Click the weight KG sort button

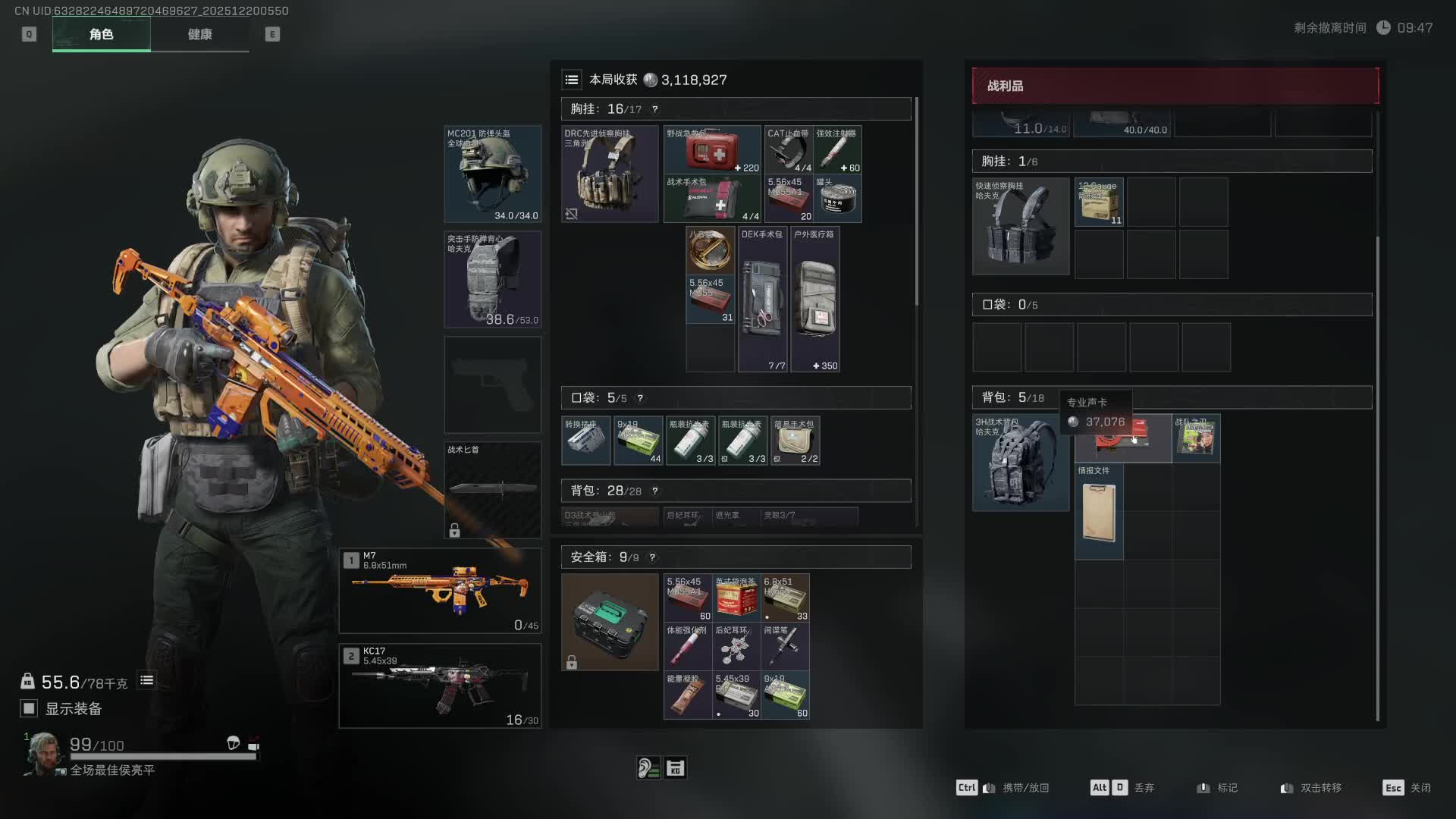(675, 768)
